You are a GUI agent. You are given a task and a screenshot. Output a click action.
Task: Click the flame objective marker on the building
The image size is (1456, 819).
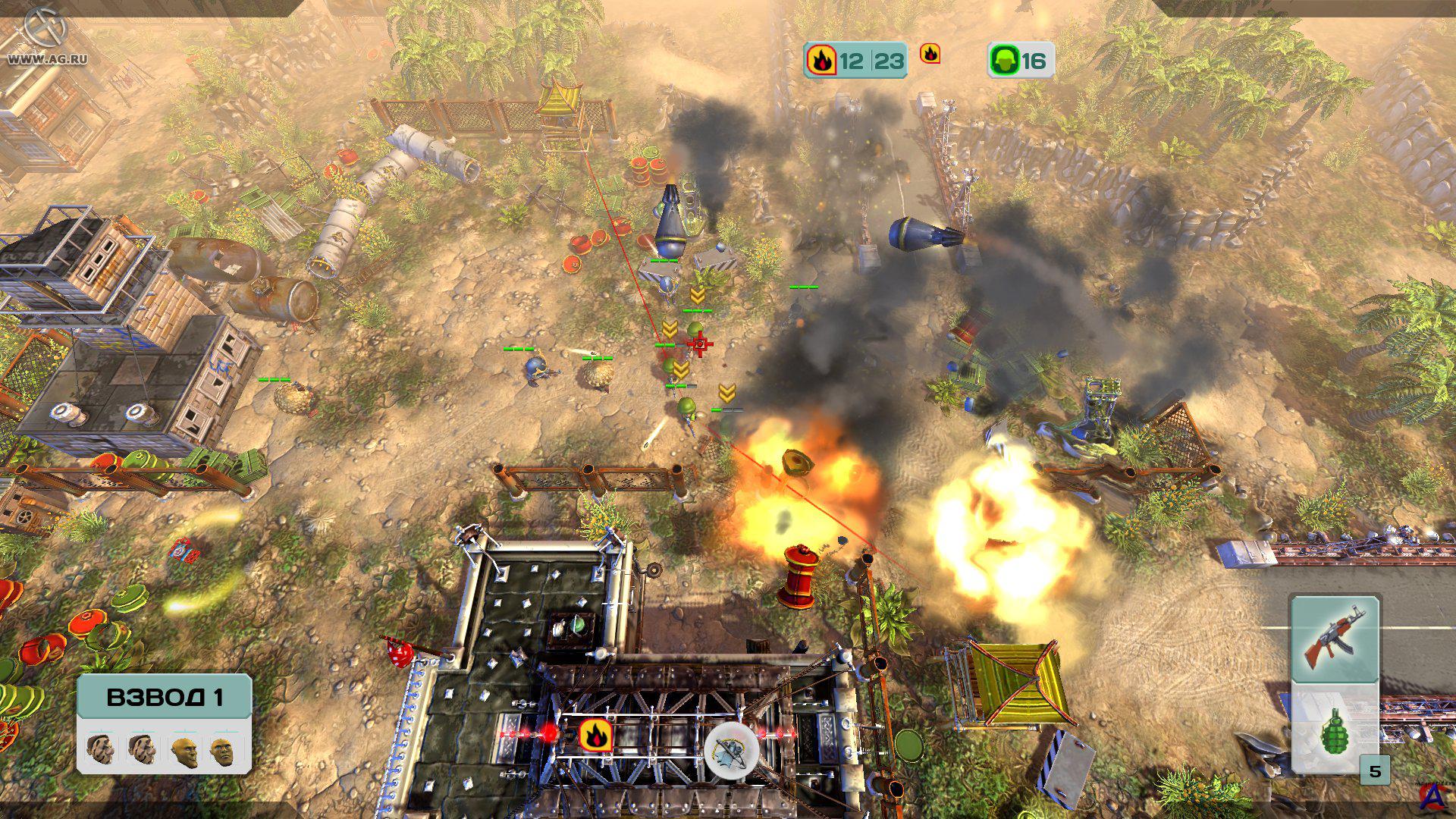[595, 735]
